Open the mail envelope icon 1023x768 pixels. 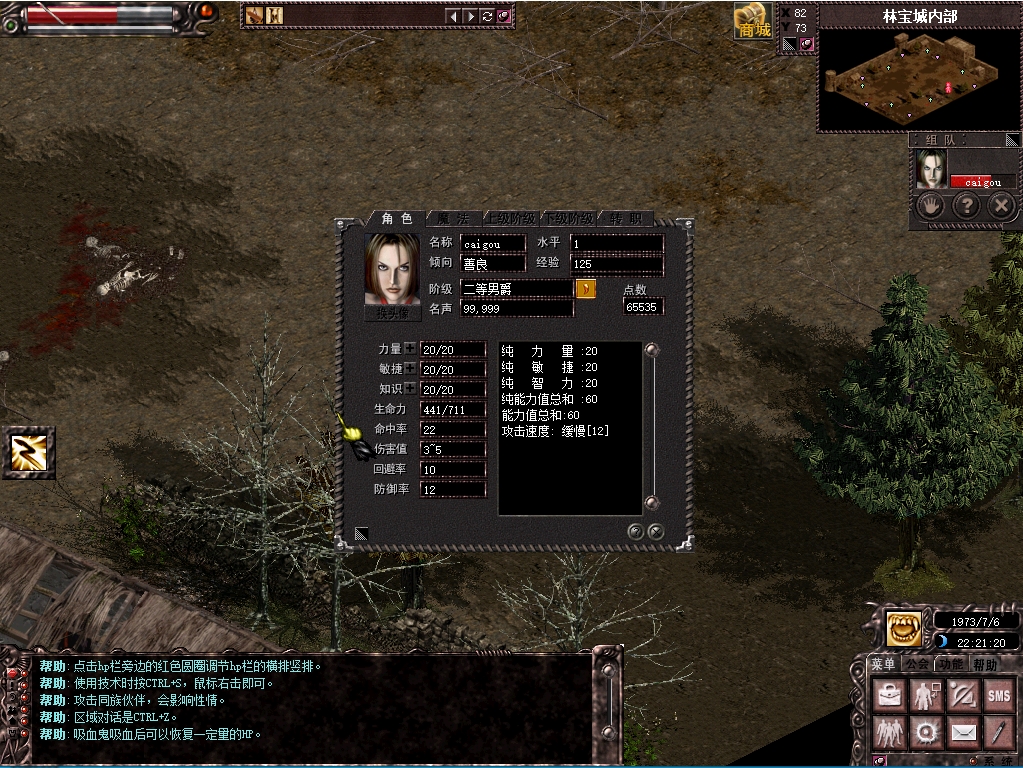962,732
